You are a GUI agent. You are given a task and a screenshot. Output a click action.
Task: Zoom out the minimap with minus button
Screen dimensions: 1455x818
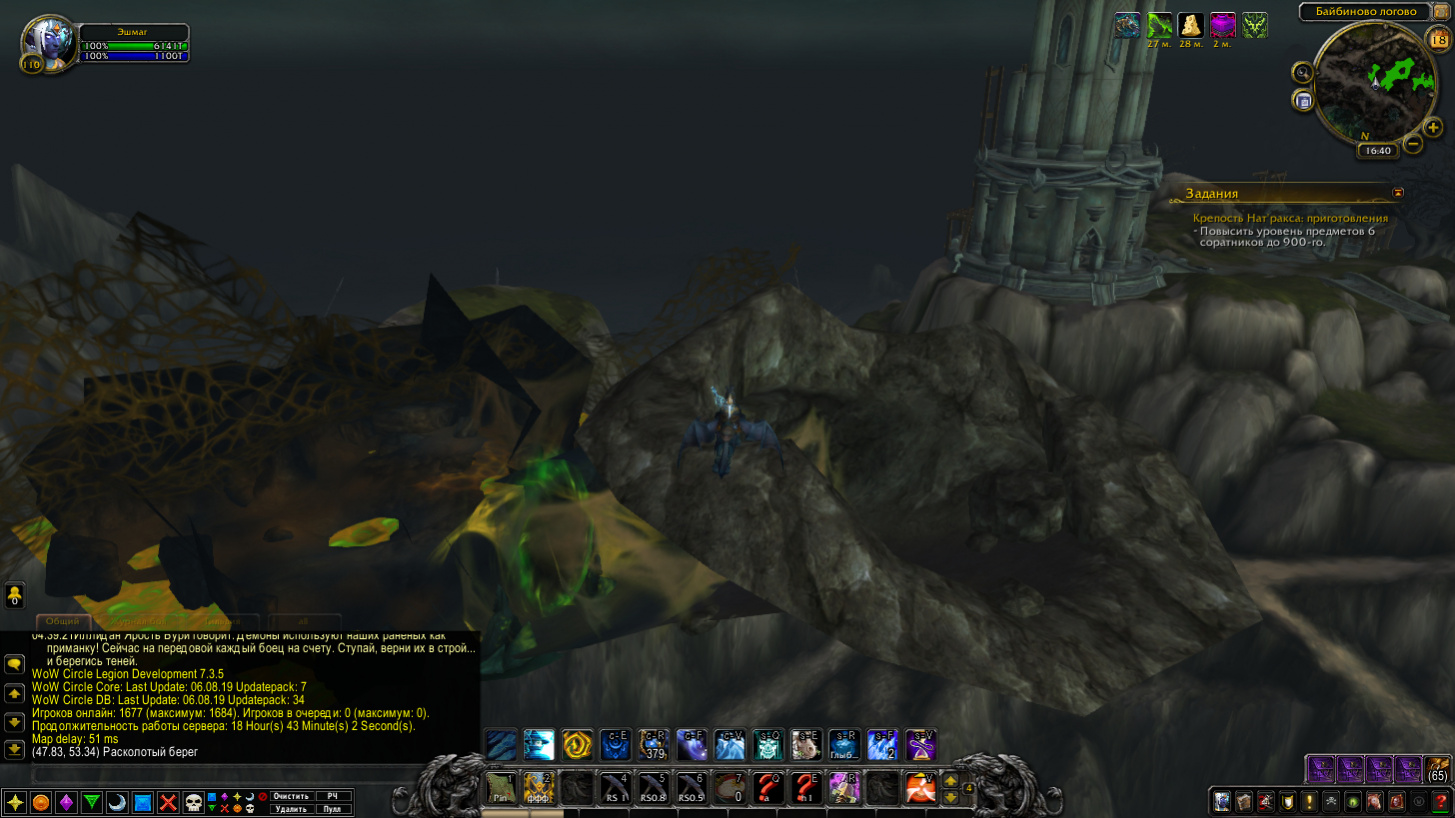click(1413, 144)
